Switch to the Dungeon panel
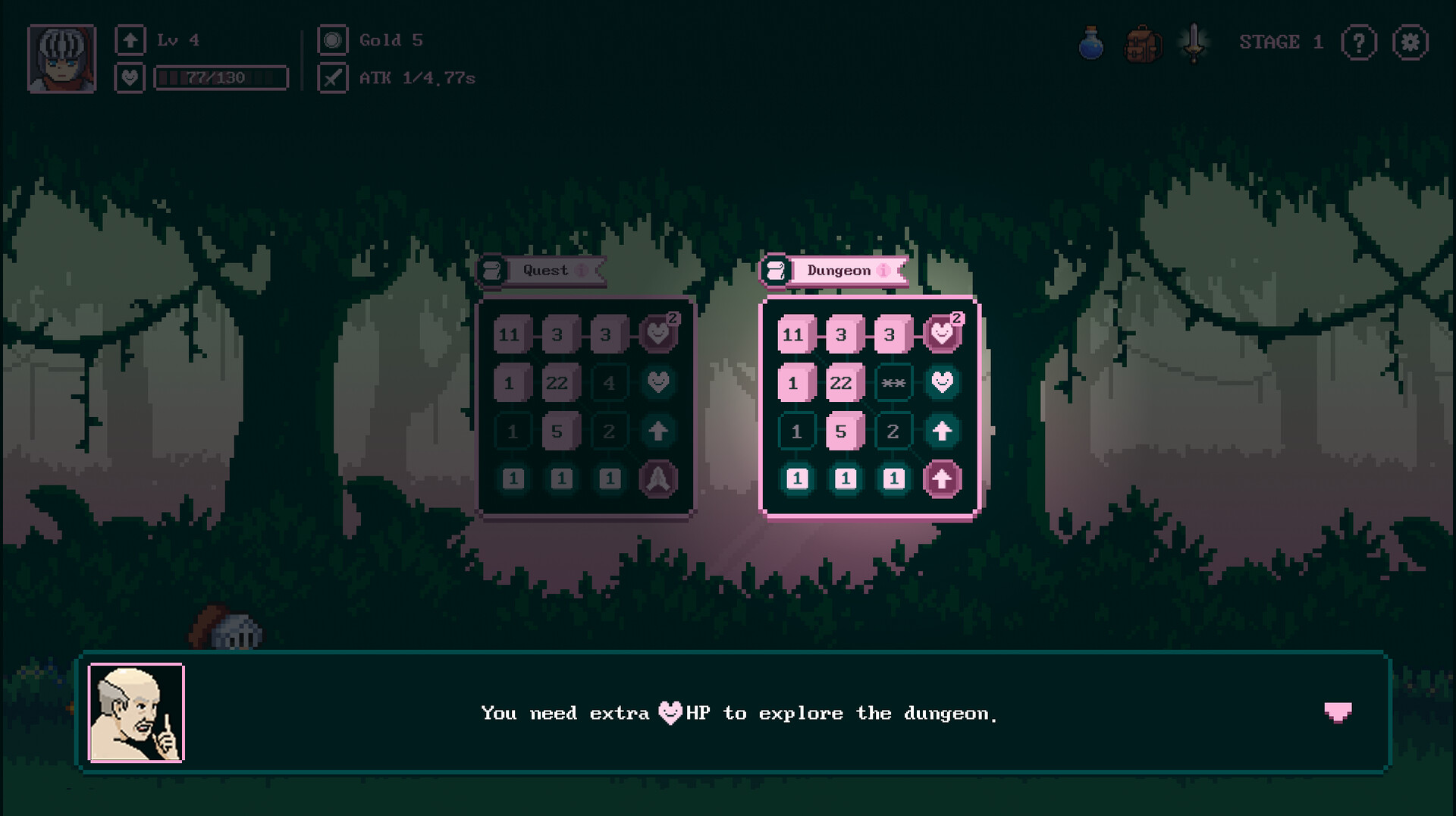Image resolution: width=1456 pixels, height=816 pixels. pos(838,270)
